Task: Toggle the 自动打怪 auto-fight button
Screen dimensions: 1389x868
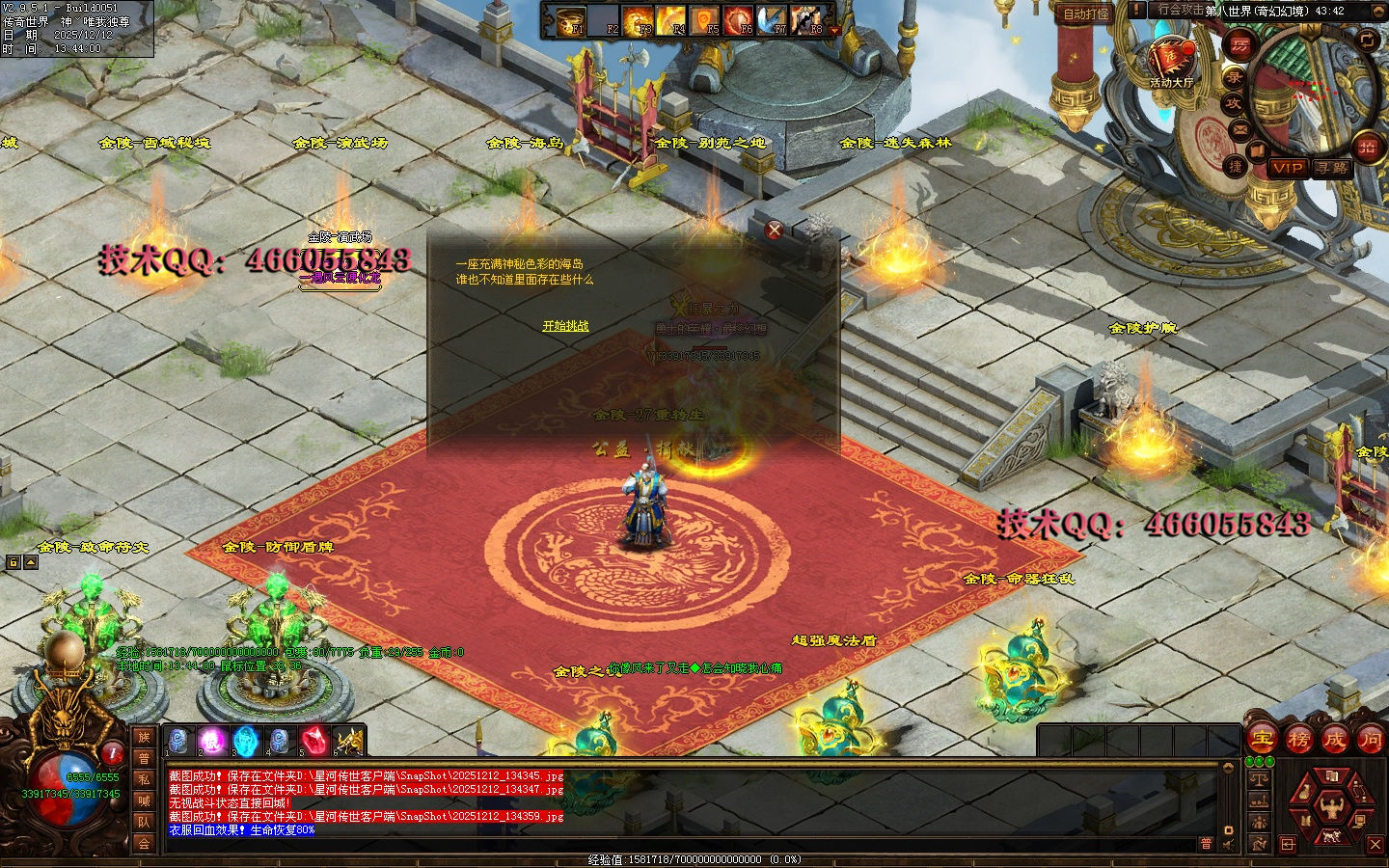Action: click(x=1086, y=14)
